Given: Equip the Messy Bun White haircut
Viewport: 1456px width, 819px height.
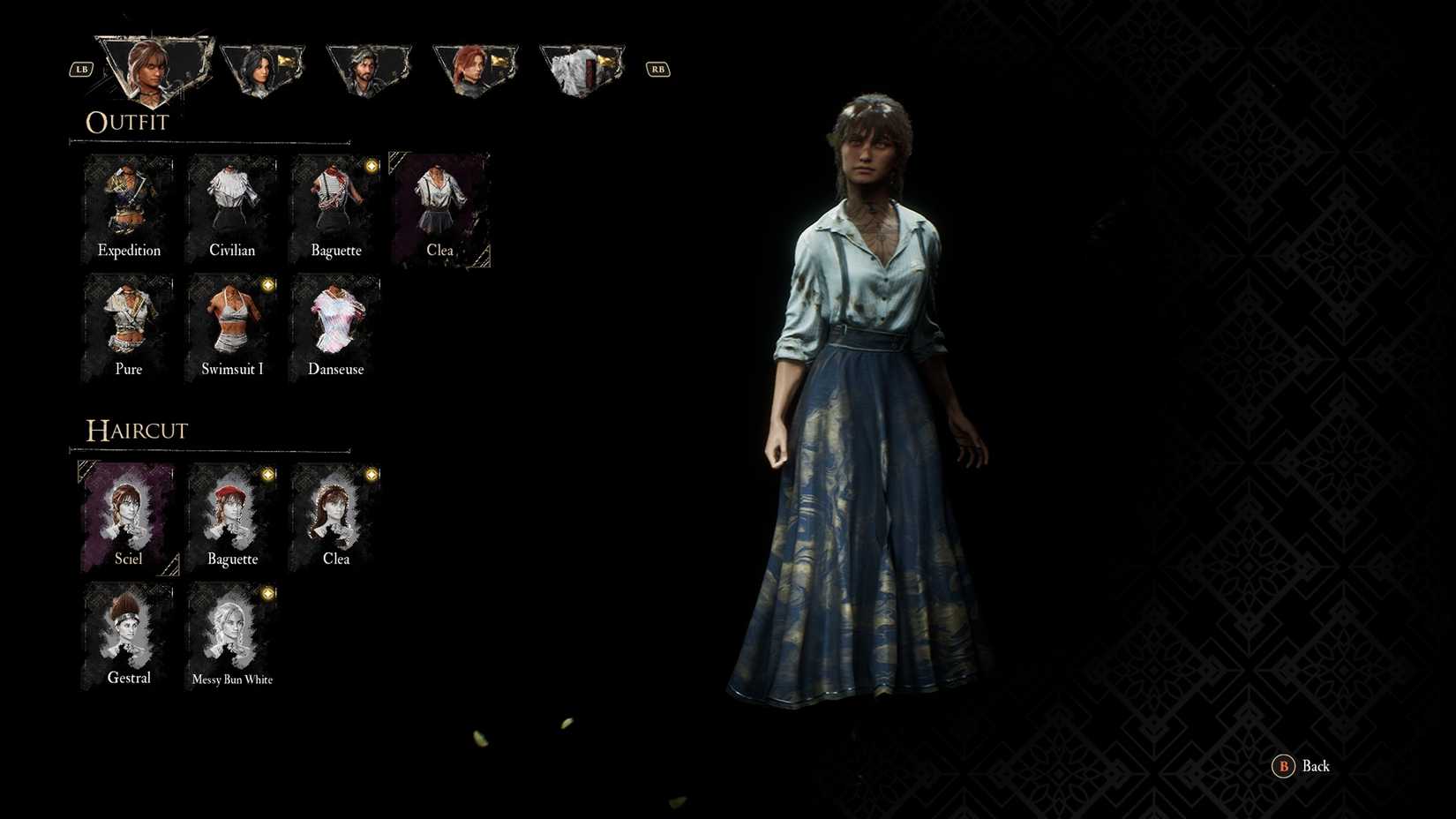Looking at the screenshot, I should [x=232, y=631].
